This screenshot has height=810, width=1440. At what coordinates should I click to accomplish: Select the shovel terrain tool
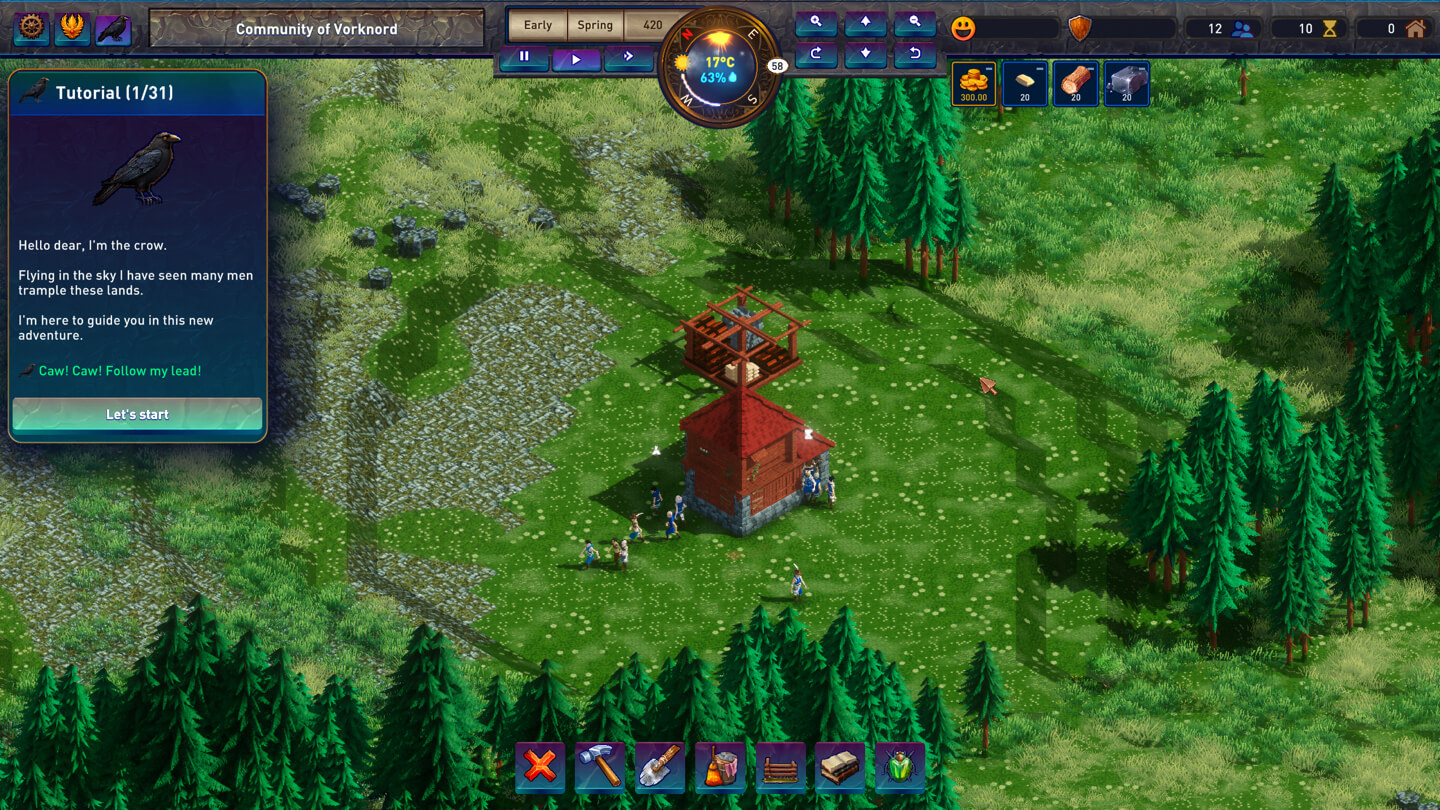point(660,768)
